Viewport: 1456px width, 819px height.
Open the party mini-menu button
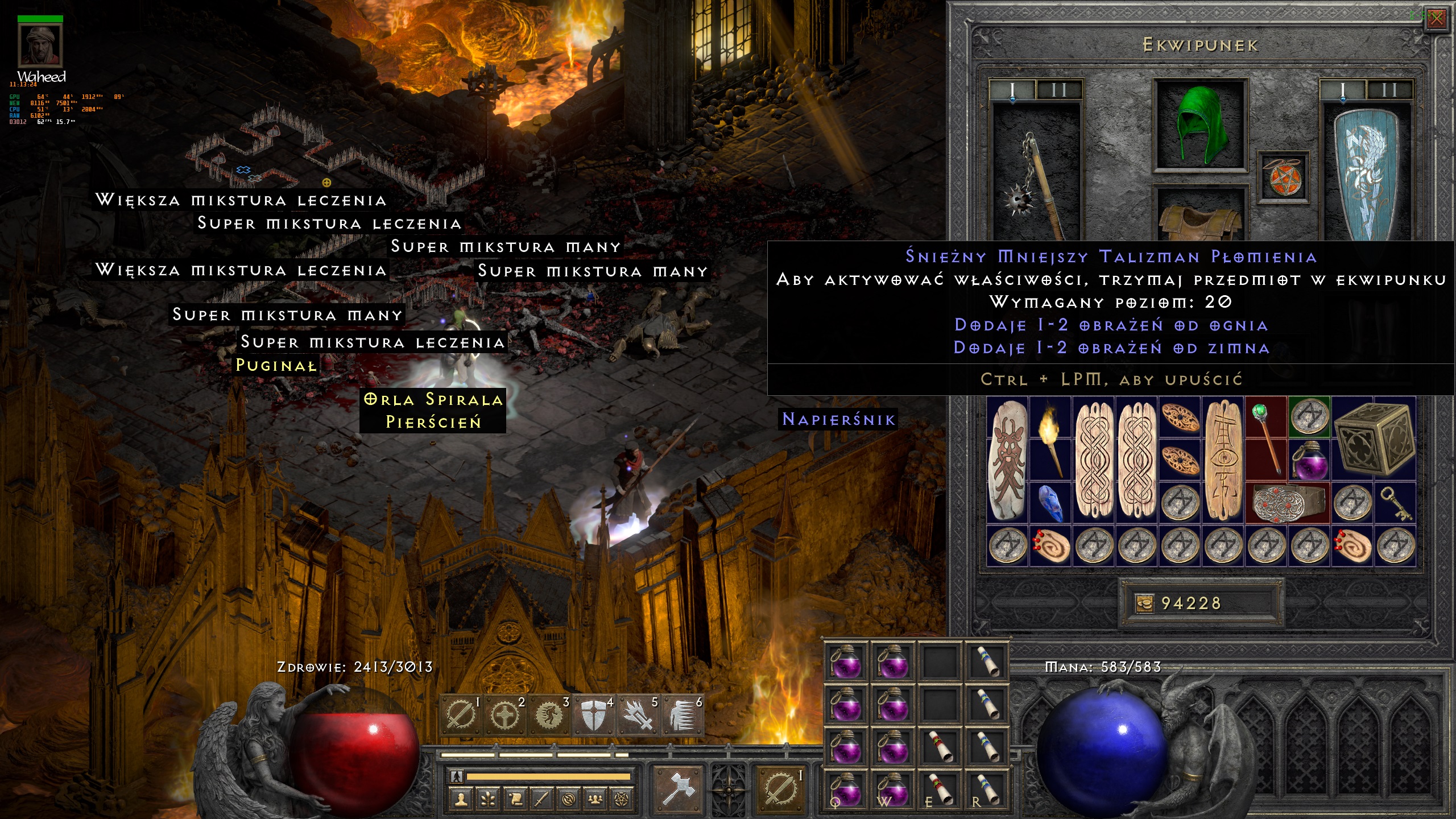(x=595, y=800)
